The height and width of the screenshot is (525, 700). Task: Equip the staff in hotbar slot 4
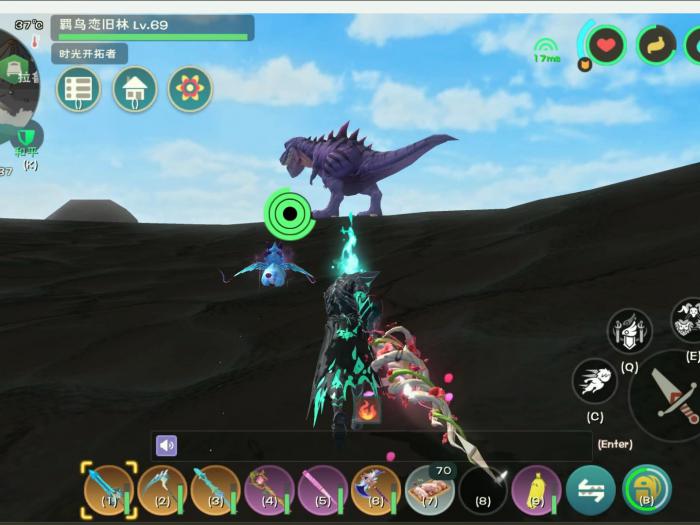click(269, 490)
